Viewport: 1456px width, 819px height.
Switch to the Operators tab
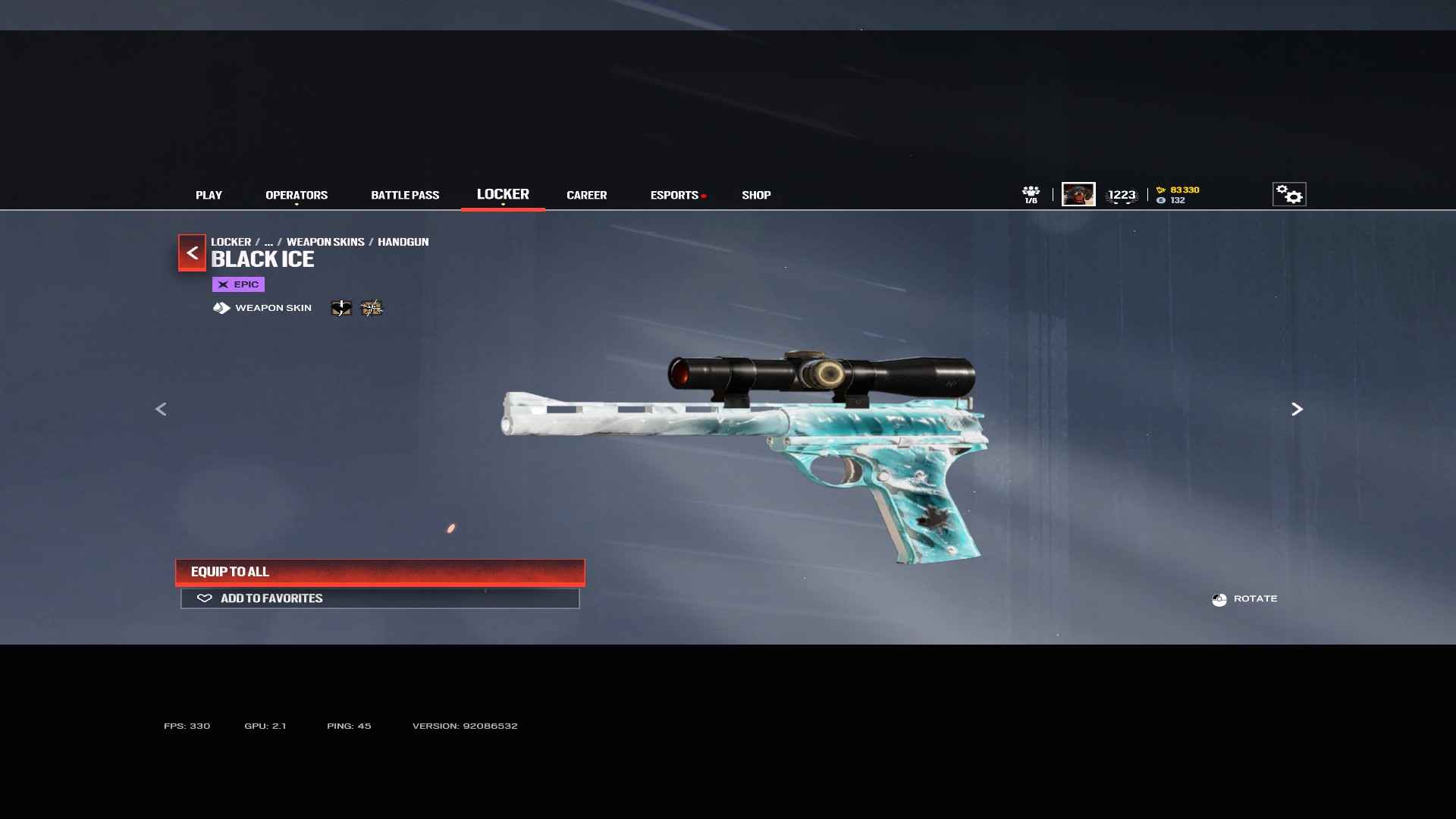click(x=297, y=195)
